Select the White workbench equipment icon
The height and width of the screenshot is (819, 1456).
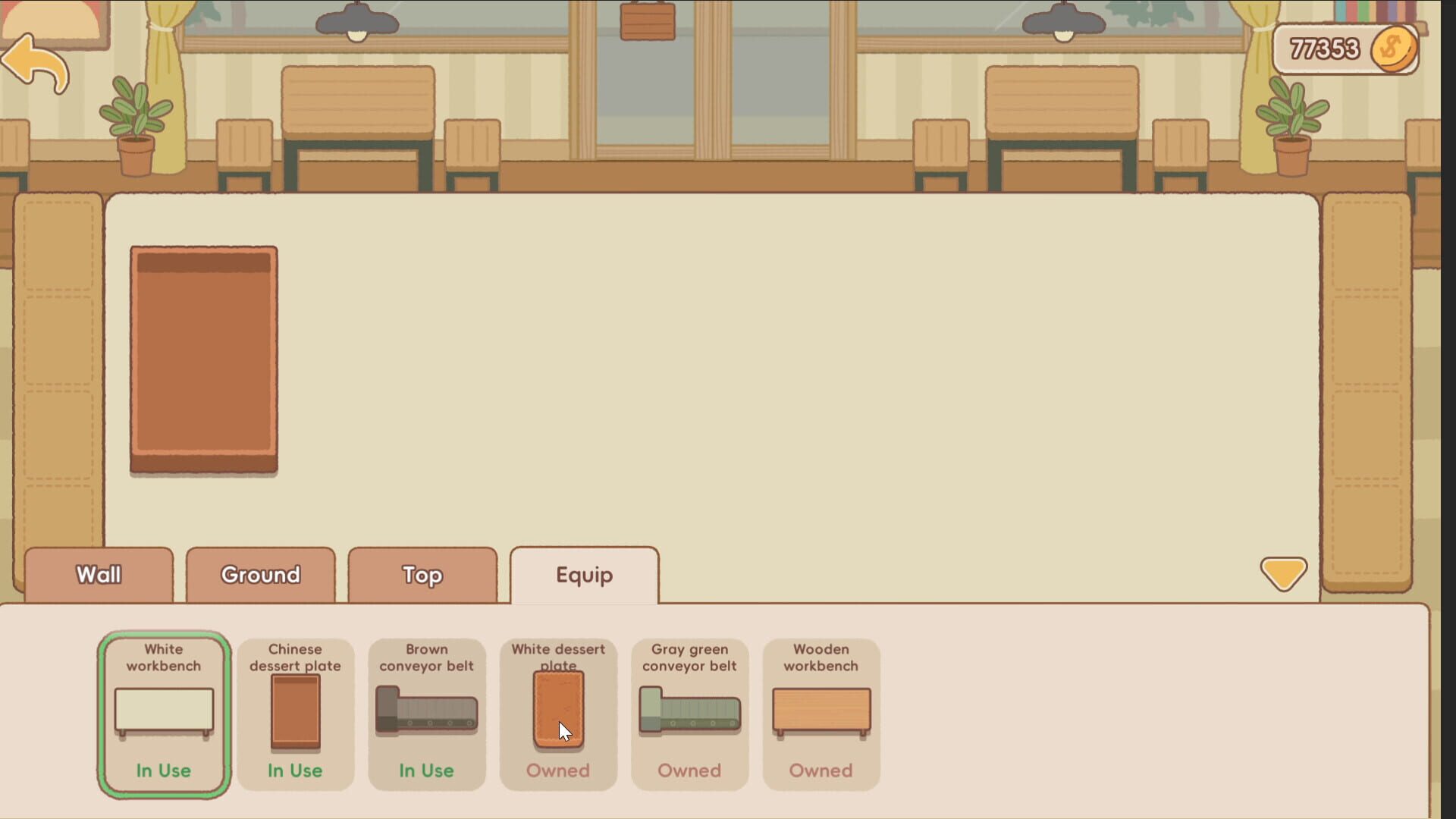pos(163,713)
